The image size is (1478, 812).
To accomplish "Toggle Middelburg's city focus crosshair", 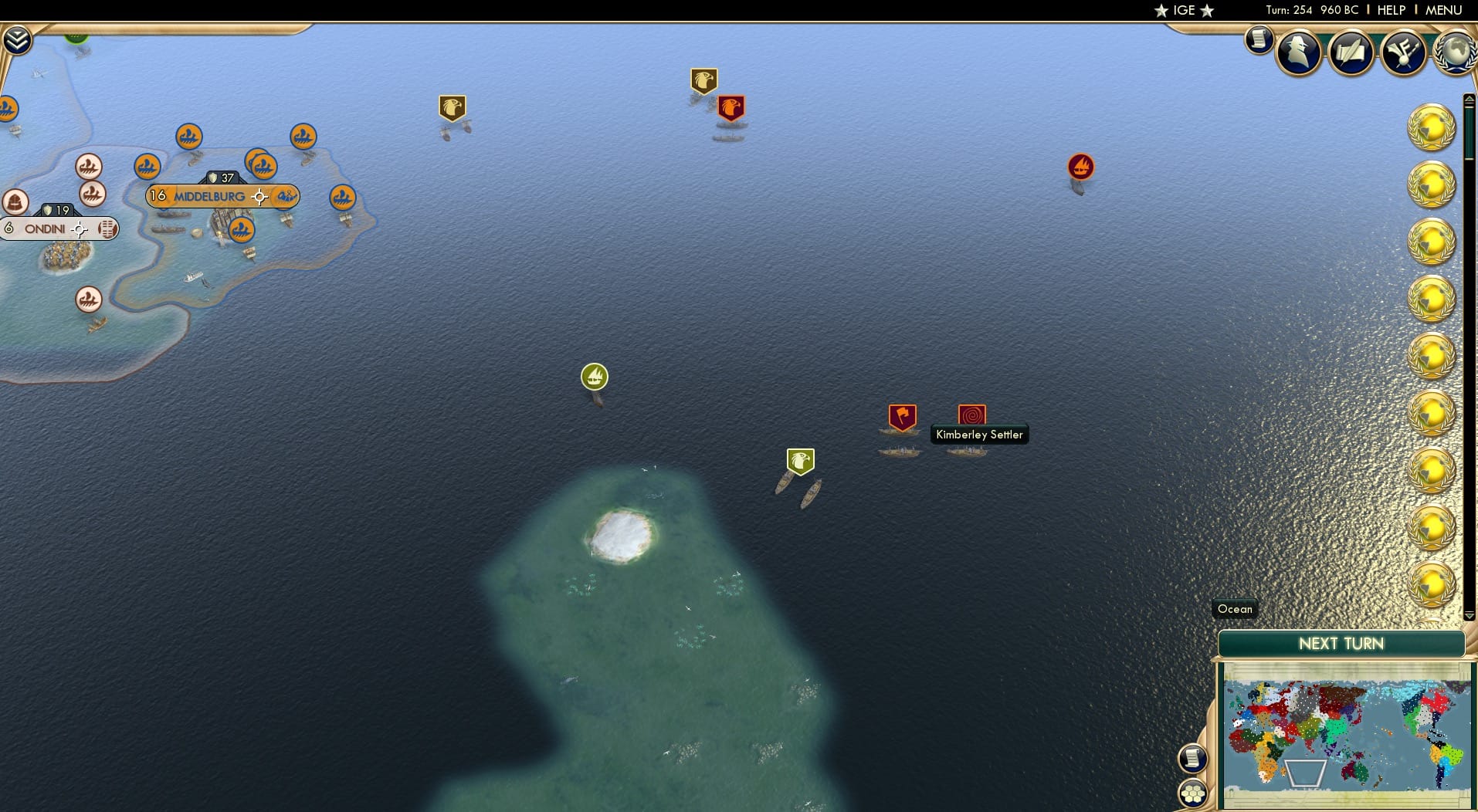I will pos(259,197).
